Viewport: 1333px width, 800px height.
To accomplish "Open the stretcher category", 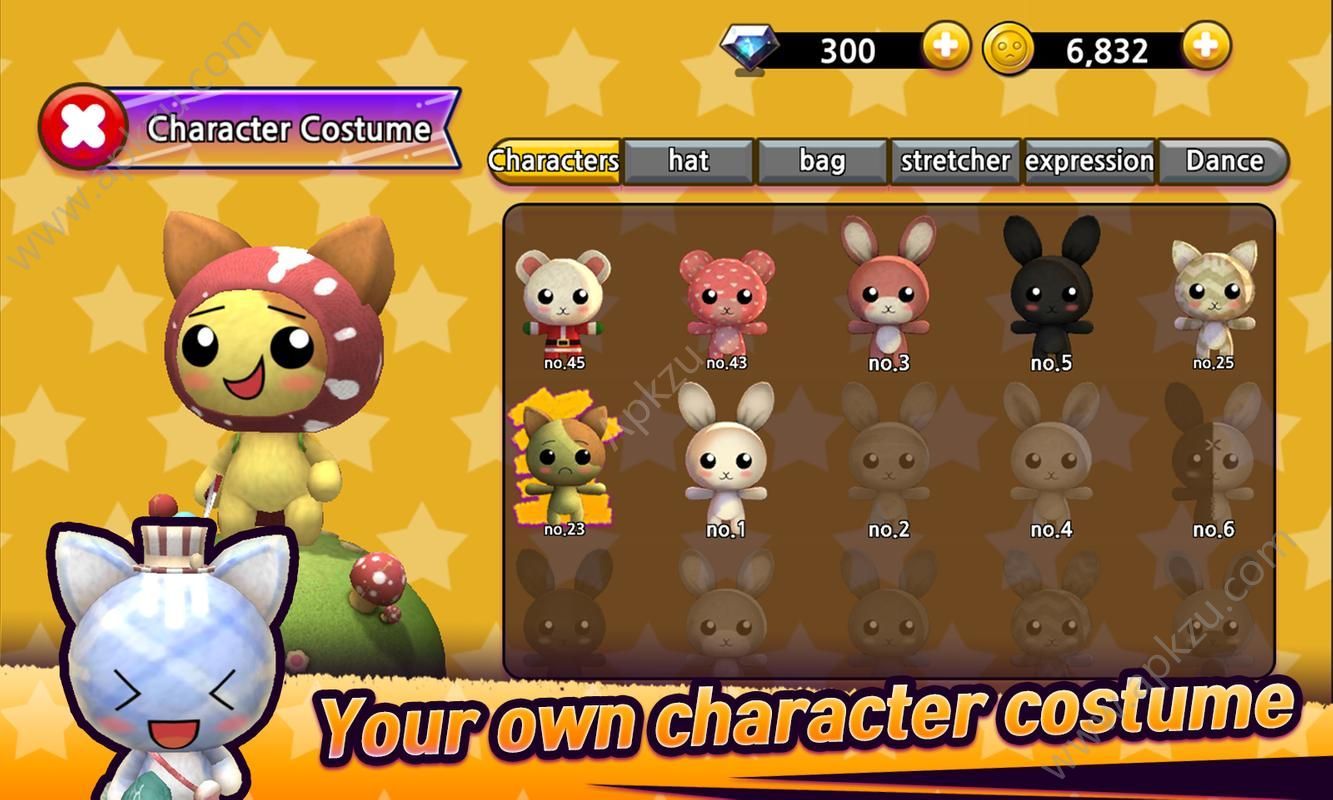I will [x=955, y=160].
